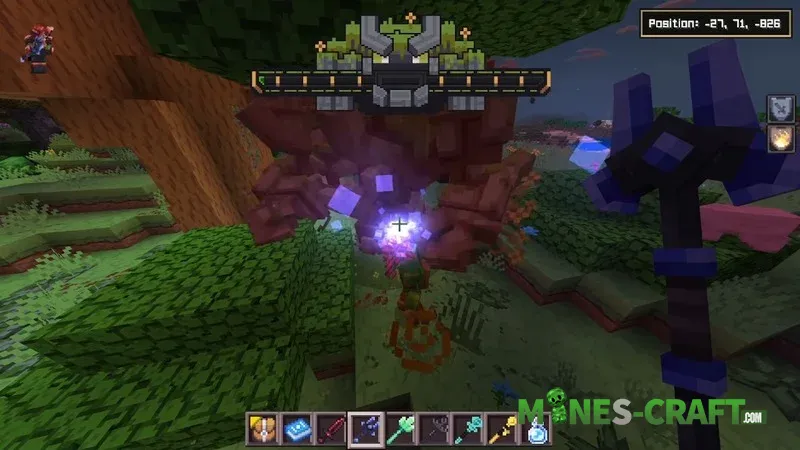Select the dark pitchfork staff slot
This screenshot has width=800, height=450.
click(436, 430)
